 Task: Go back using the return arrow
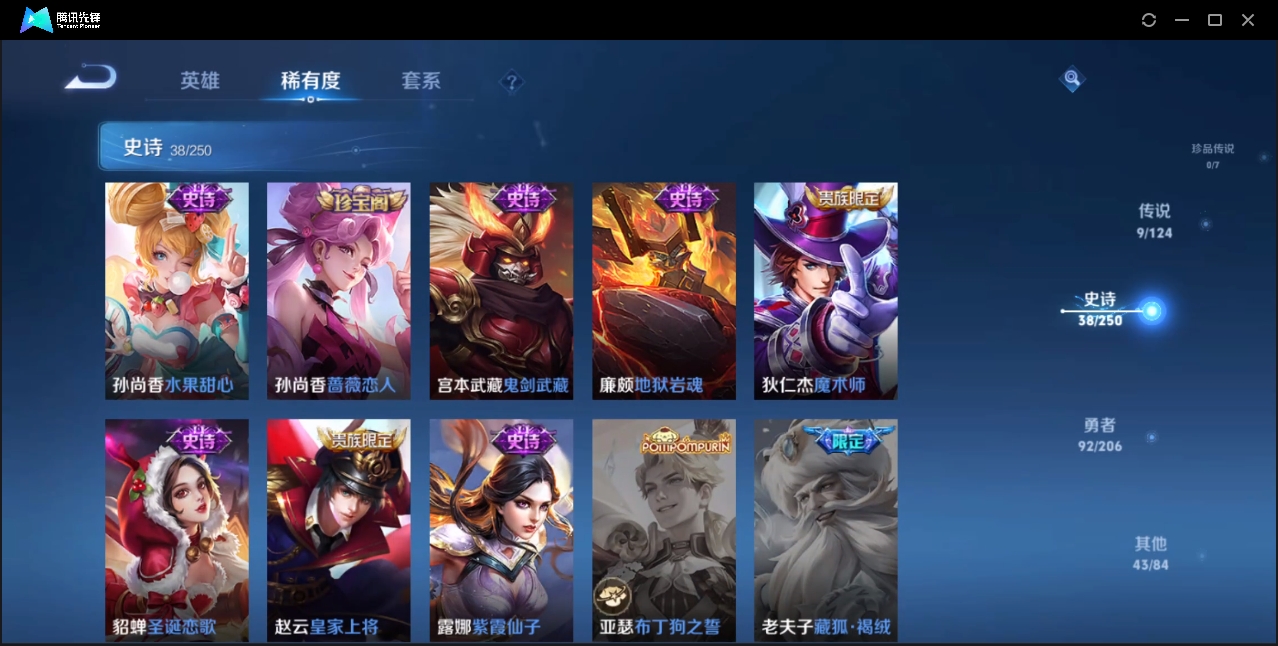point(91,78)
